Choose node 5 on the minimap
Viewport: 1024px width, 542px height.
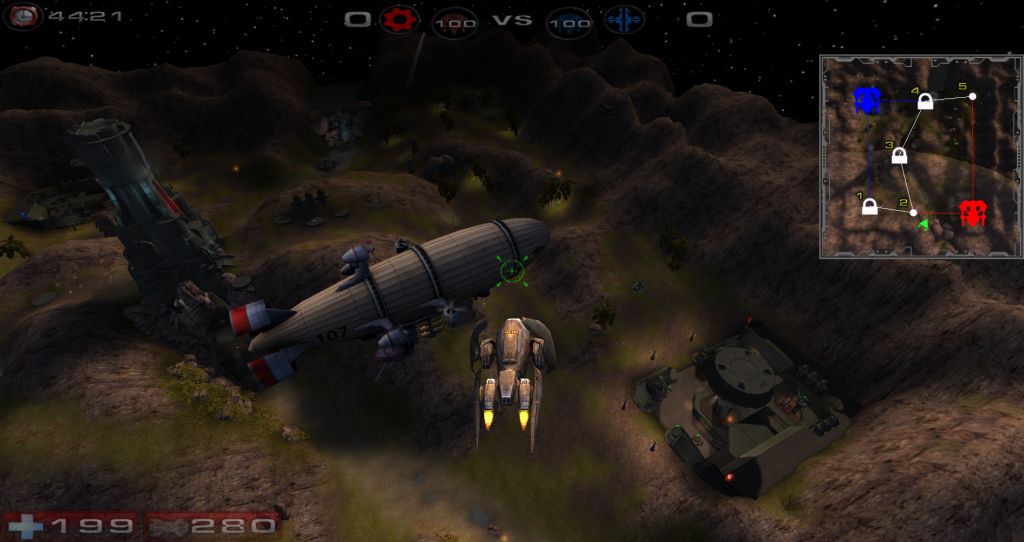click(x=972, y=96)
